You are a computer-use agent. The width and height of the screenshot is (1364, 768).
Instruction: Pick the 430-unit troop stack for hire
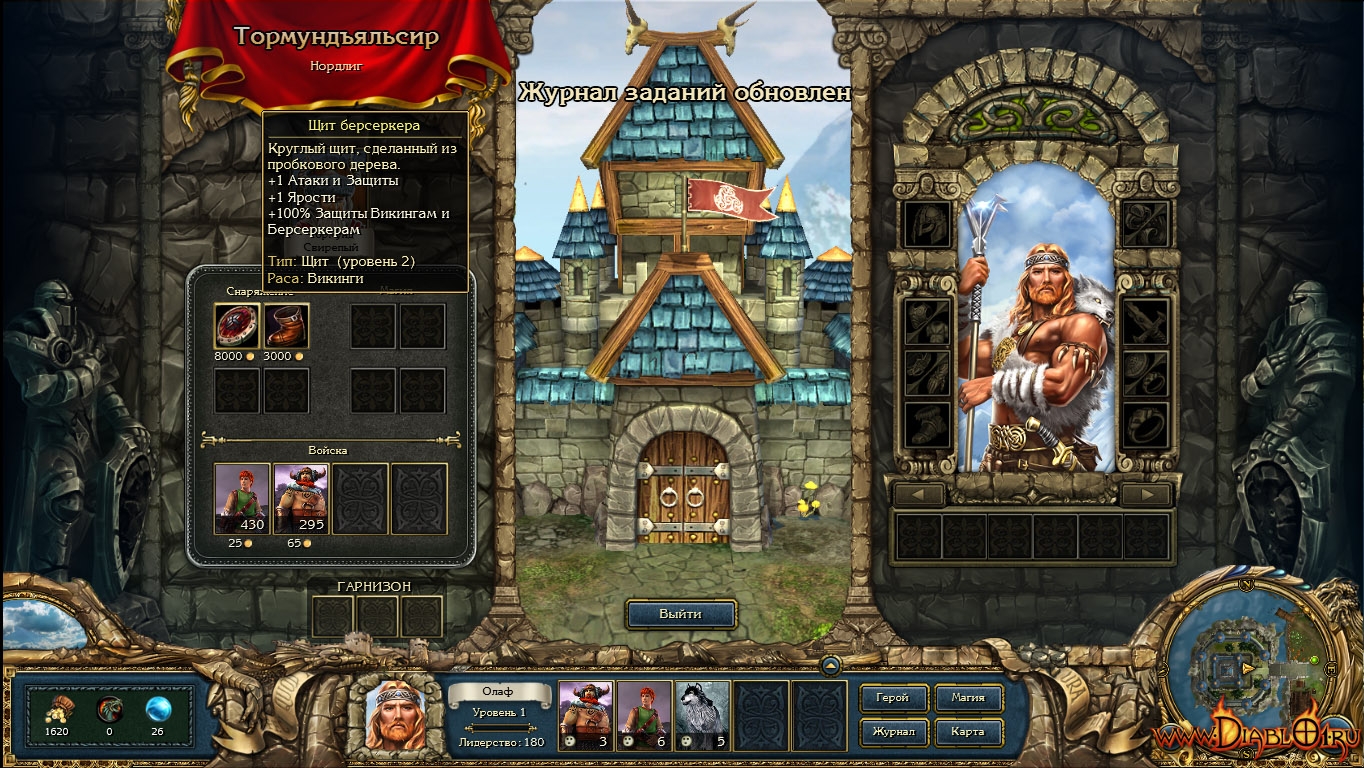[x=243, y=498]
